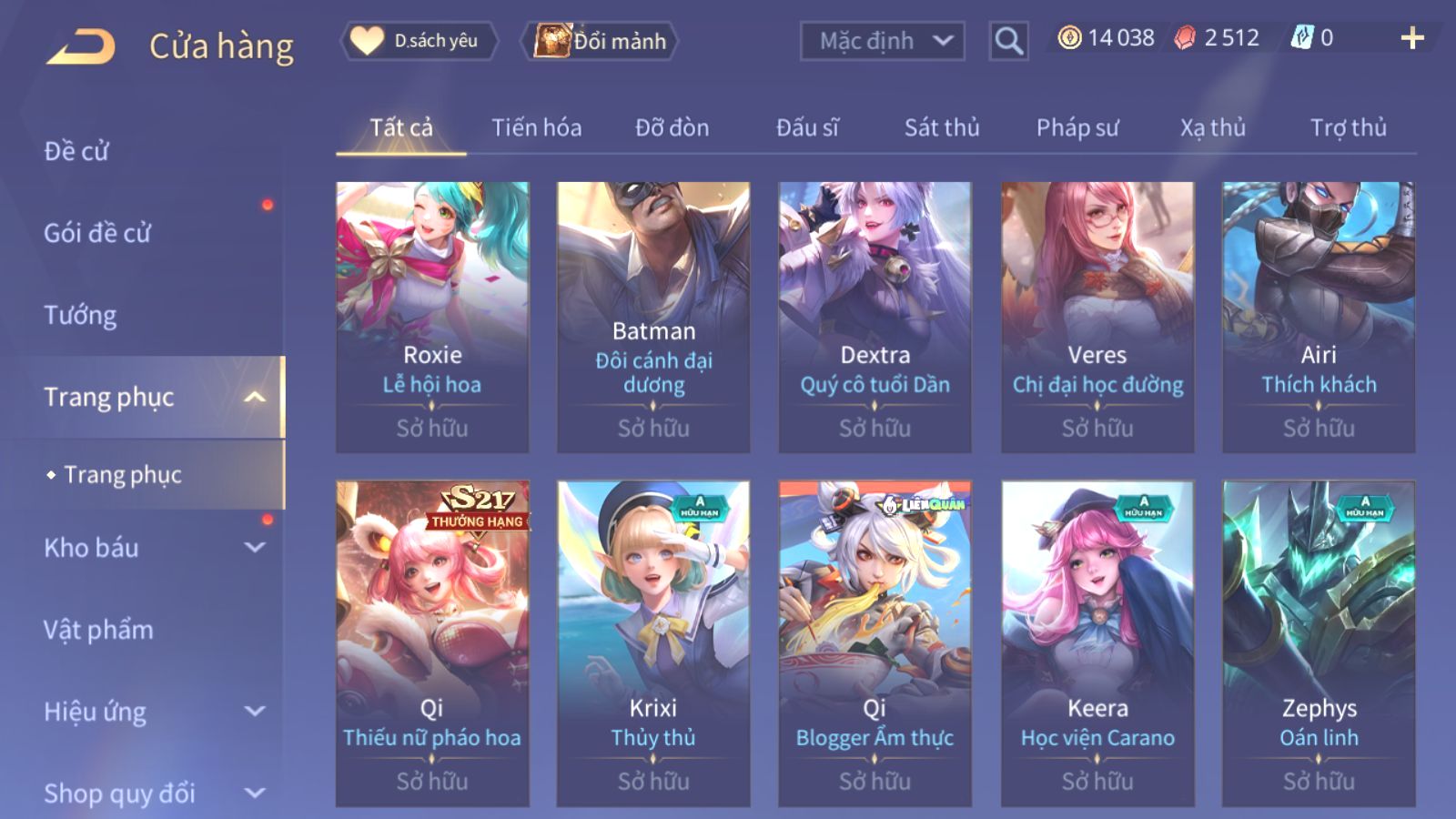Go back using the return arrow
The height and width of the screenshot is (819, 1456).
pyautogui.click(x=81, y=45)
